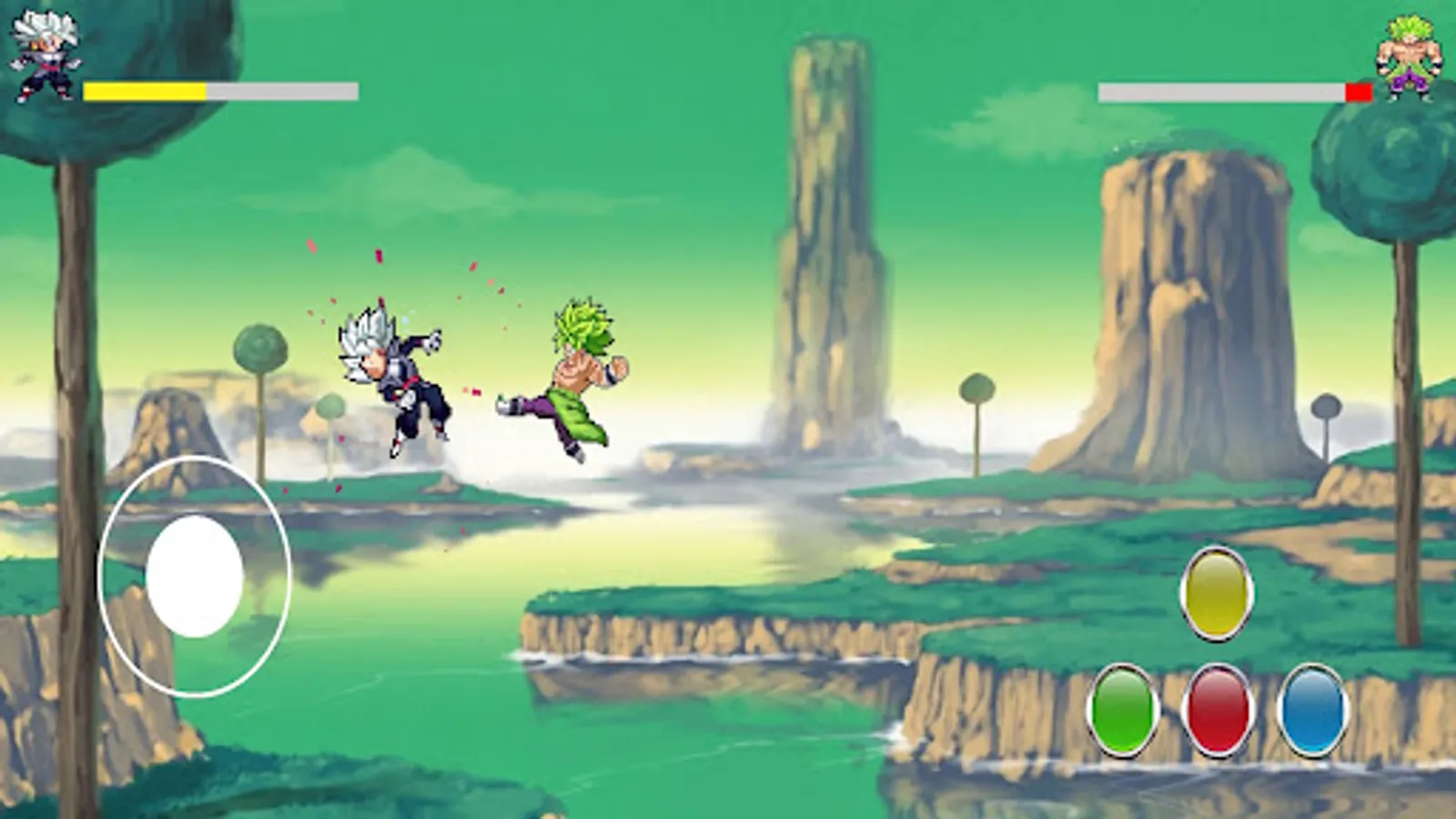1456x819 pixels.
Task: Select Broly's portrait icon top right
Action: click(x=1410, y=55)
